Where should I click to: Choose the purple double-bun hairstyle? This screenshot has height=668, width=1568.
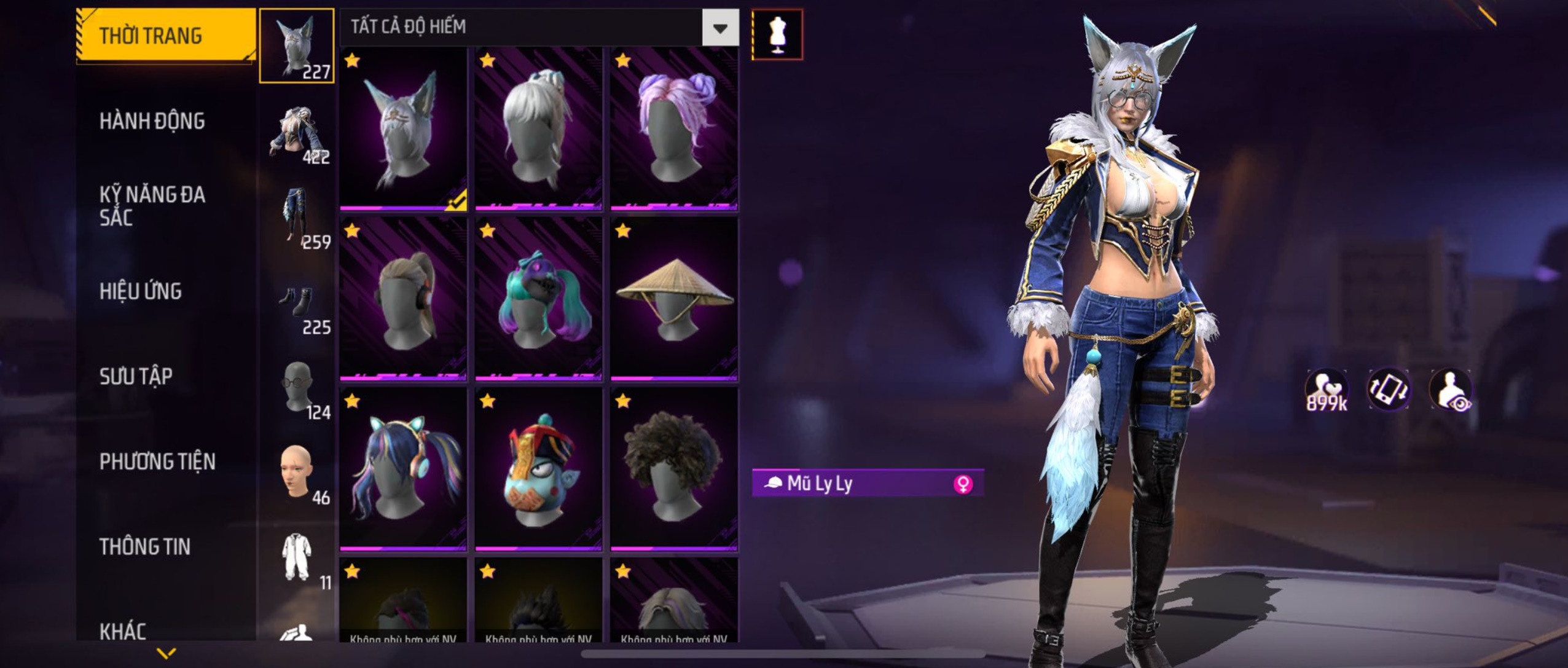674,129
